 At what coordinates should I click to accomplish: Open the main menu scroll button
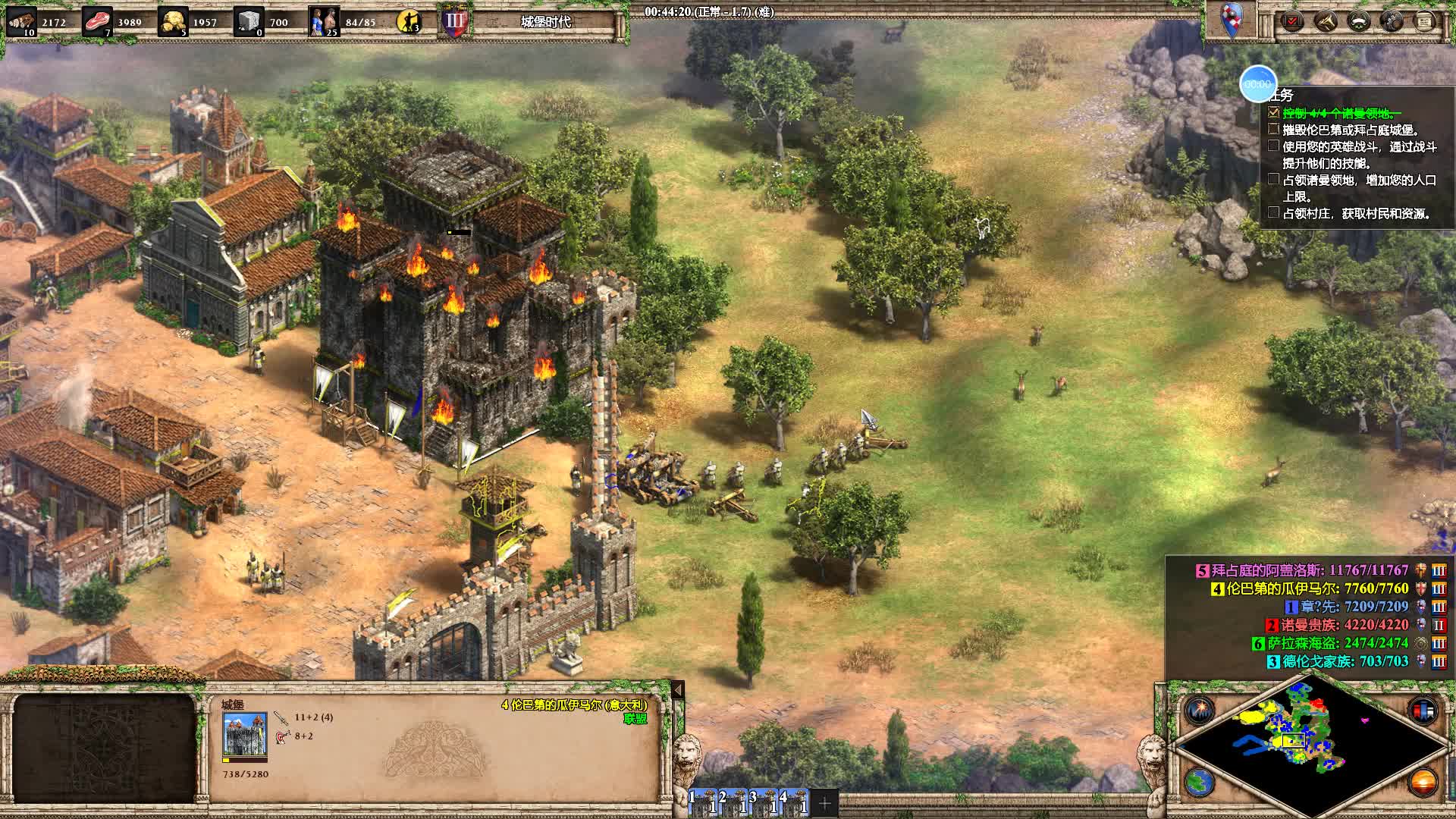coord(1424,21)
